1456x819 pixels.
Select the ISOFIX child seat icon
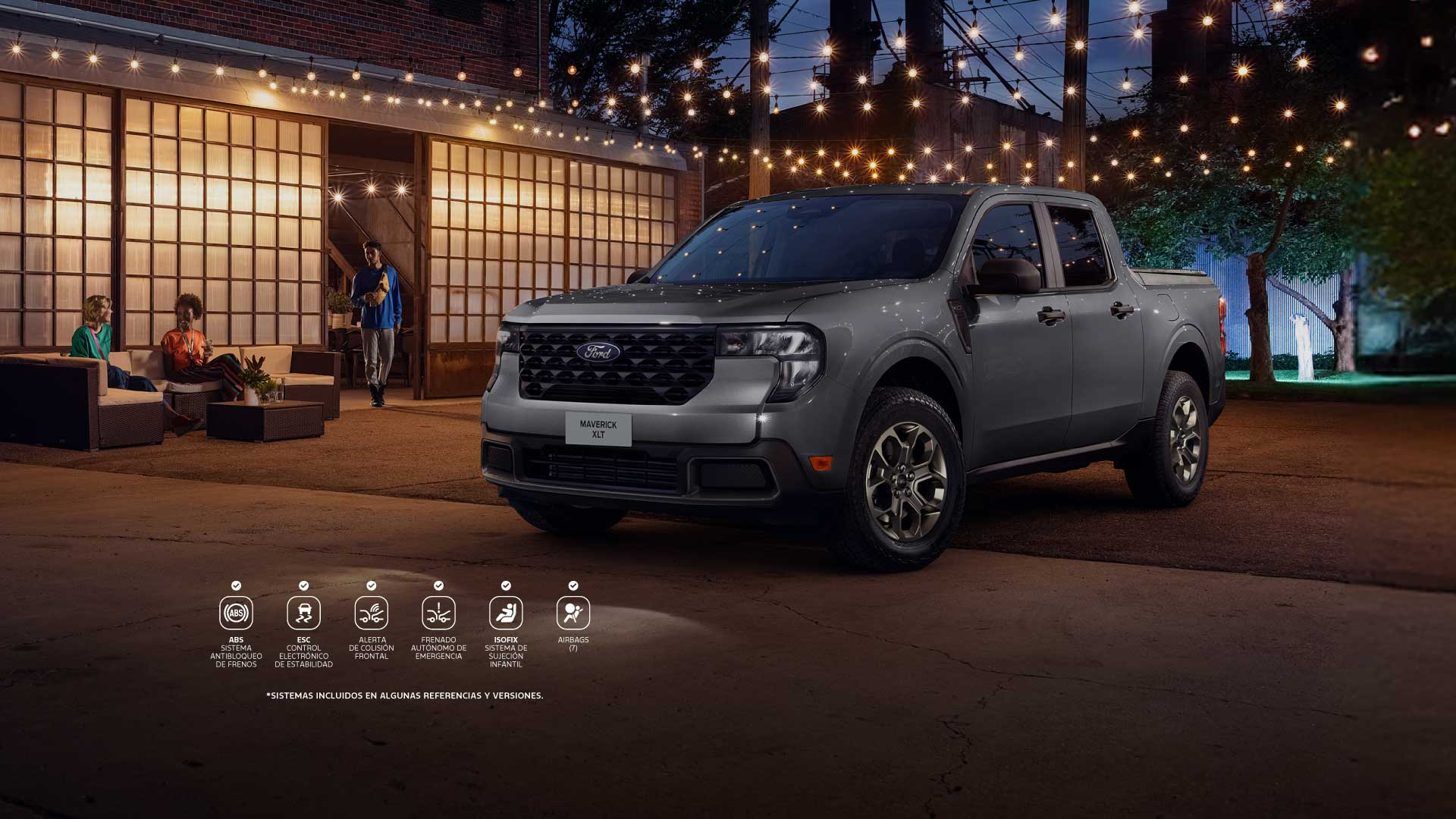pos(506,613)
